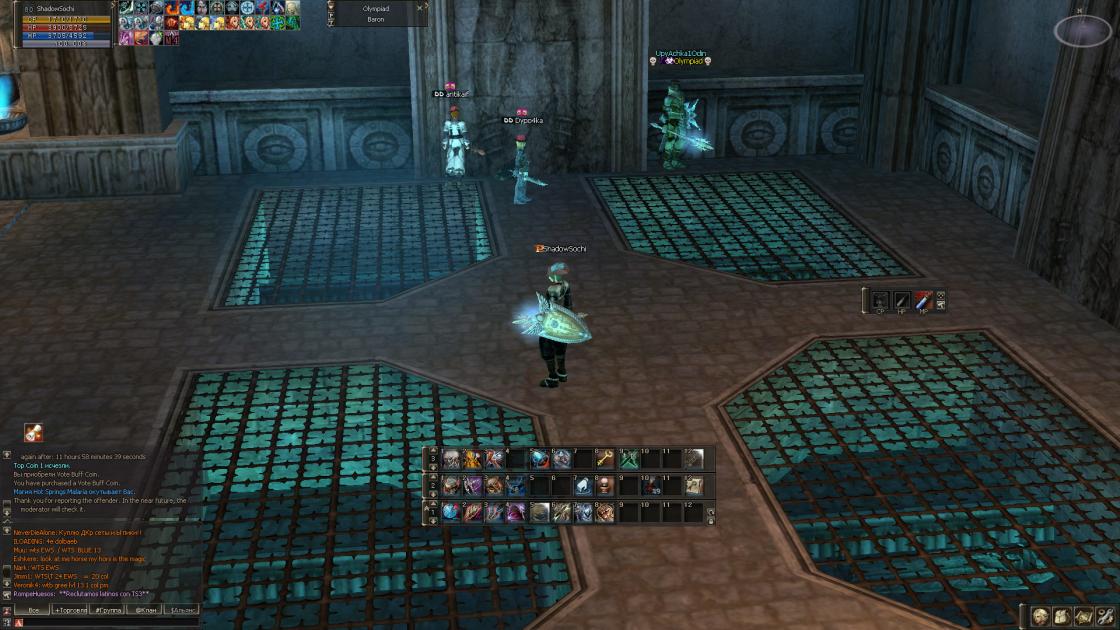Open the inventory bag icon
This screenshot has width=1120, height=630.
[x=1062, y=617]
